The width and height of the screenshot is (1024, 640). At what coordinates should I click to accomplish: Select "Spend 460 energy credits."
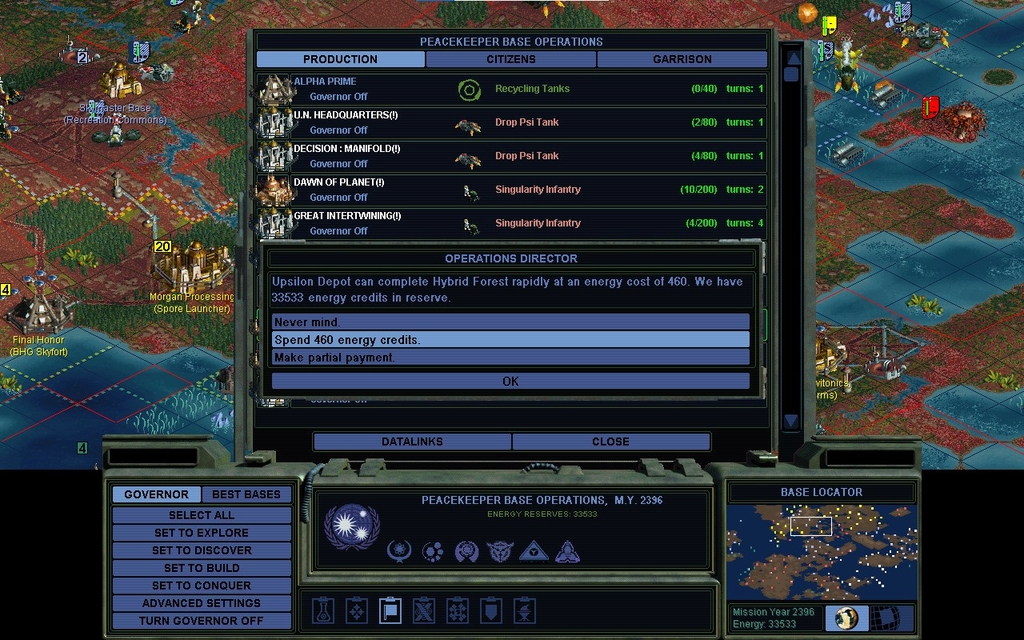coord(510,340)
